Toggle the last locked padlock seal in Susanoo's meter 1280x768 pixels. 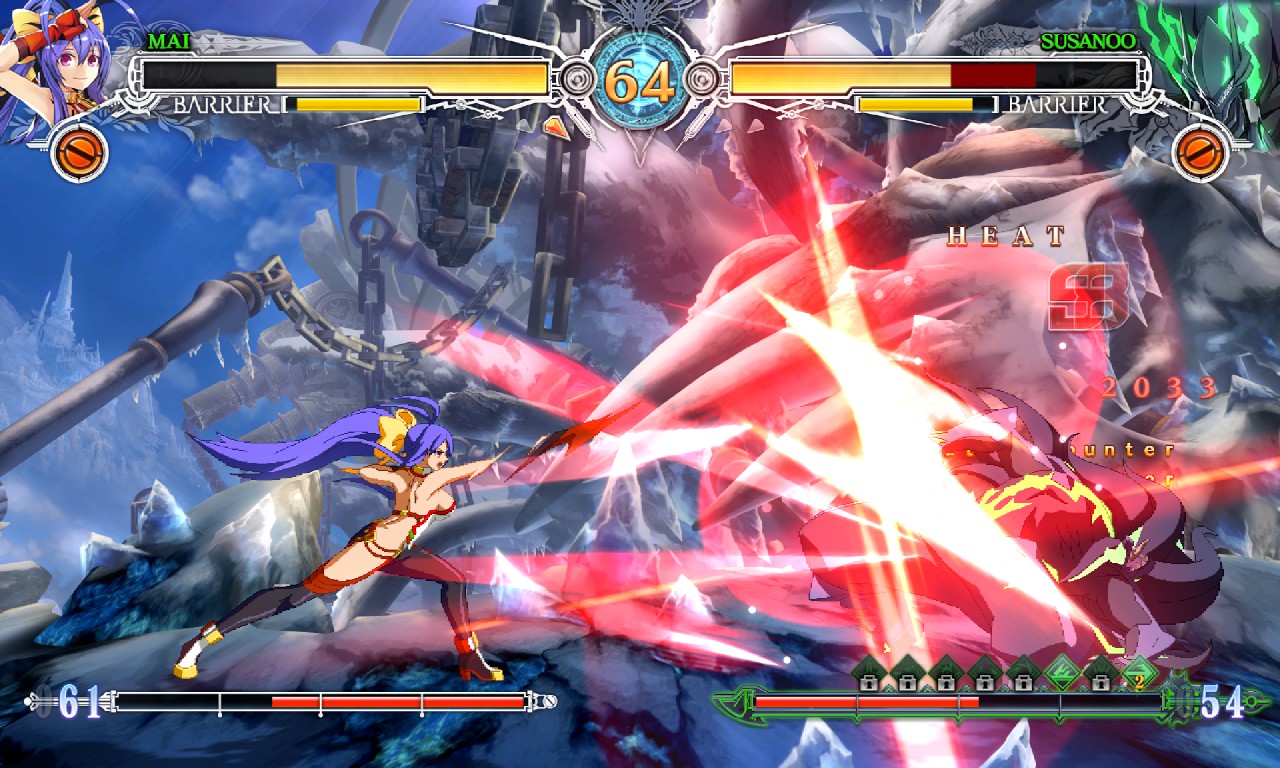pos(1099,682)
